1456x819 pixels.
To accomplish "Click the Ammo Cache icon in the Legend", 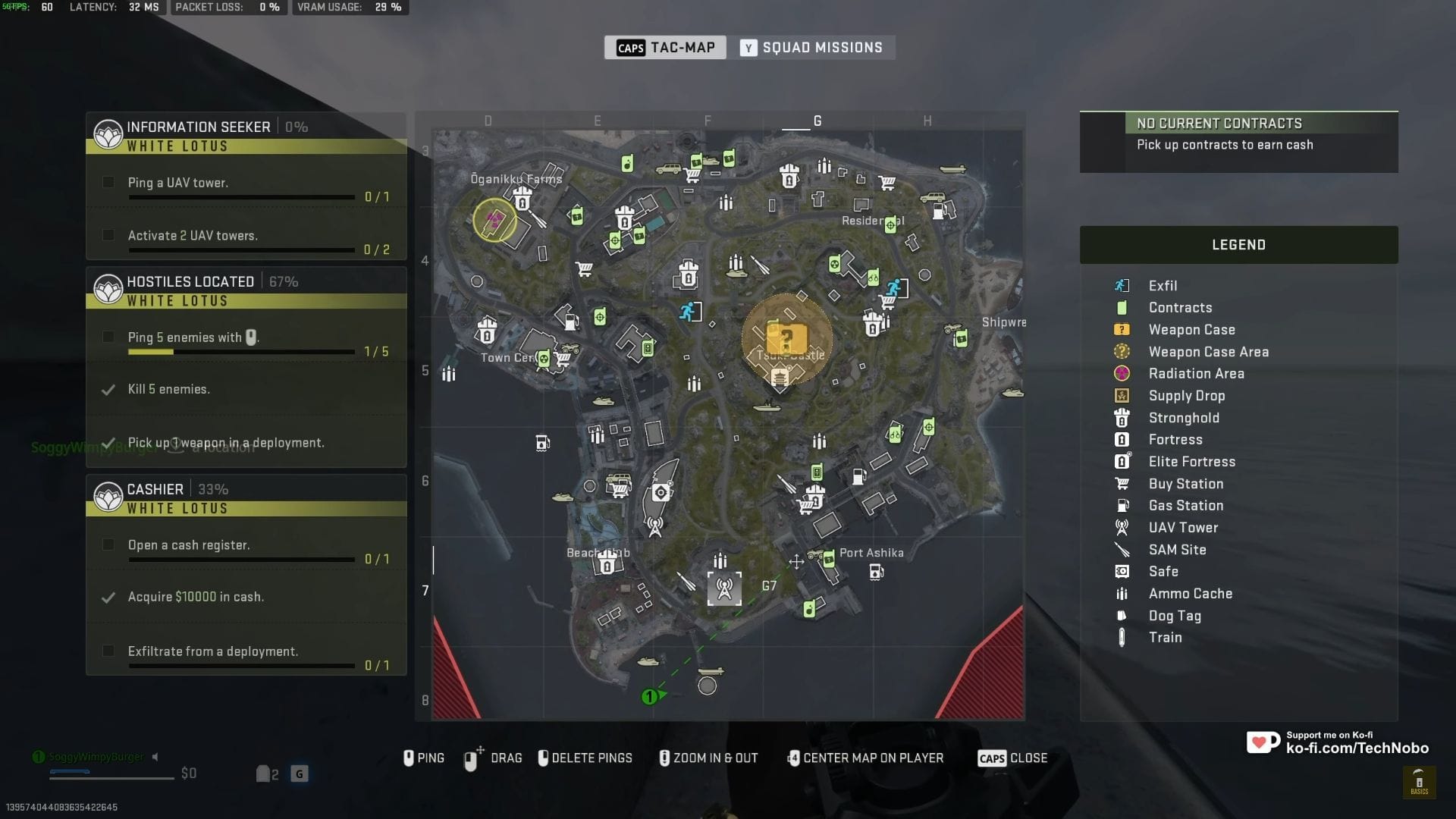I will click(1123, 594).
